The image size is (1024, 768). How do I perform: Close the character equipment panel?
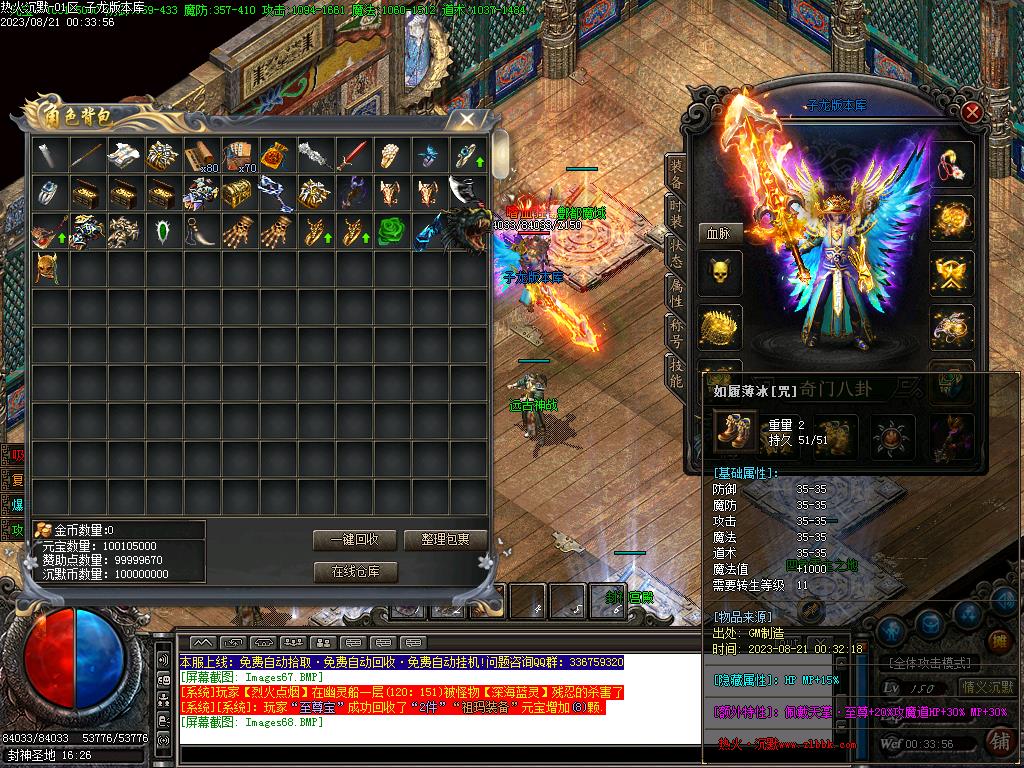tap(971, 112)
